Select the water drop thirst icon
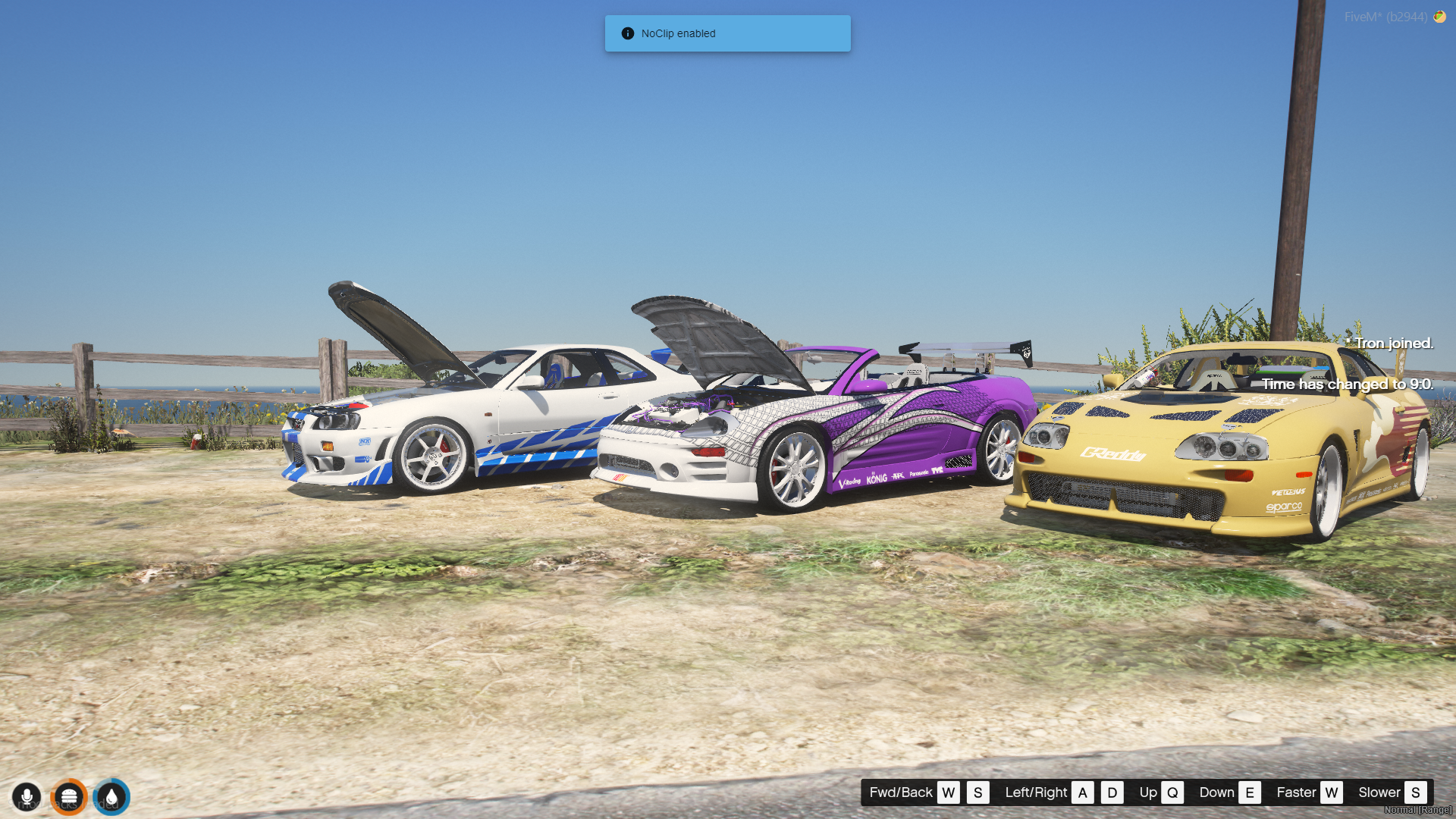The width and height of the screenshot is (1456, 819). pyautogui.click(x=111, y=797)
